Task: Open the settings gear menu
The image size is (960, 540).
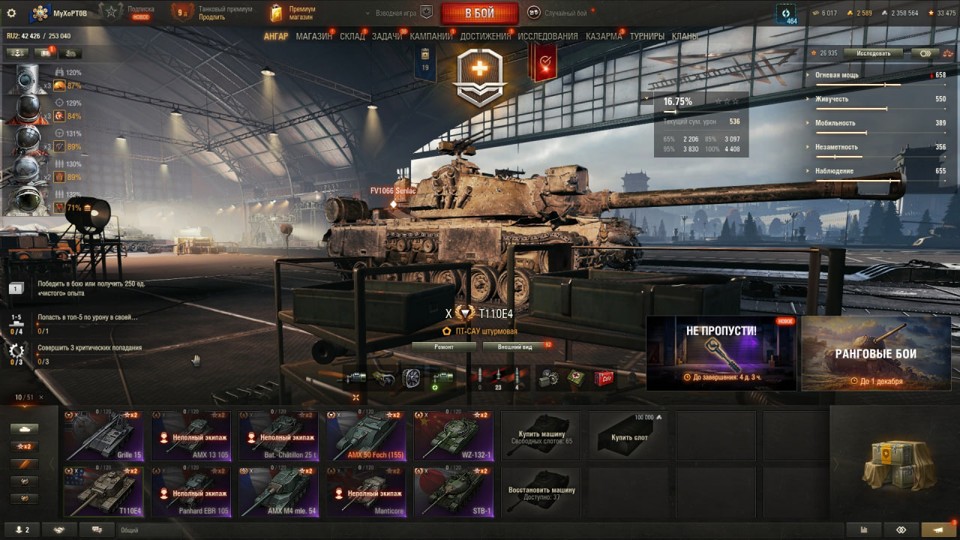Action: [11, 13]
